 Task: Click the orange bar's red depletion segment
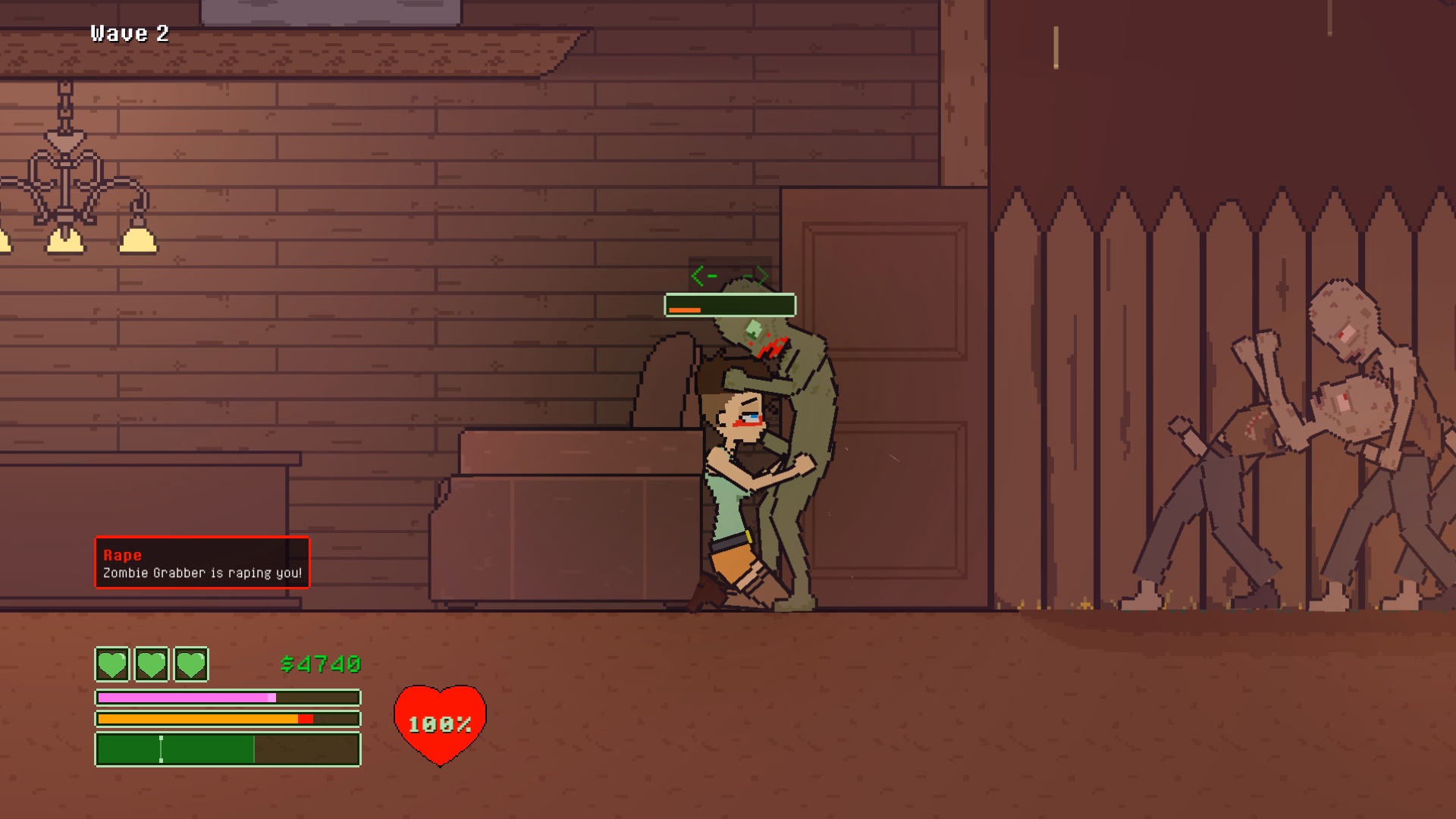[306, 718]
